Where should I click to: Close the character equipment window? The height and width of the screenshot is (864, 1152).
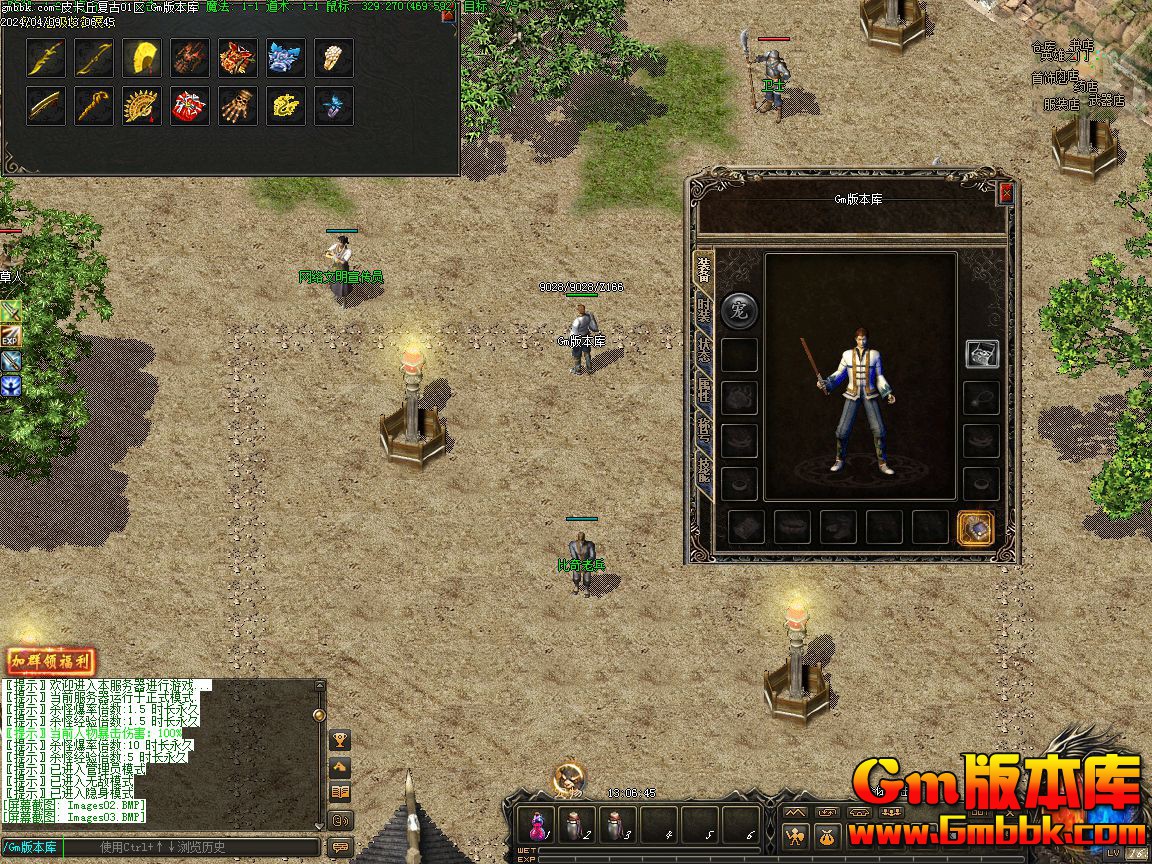point(1006,194)
